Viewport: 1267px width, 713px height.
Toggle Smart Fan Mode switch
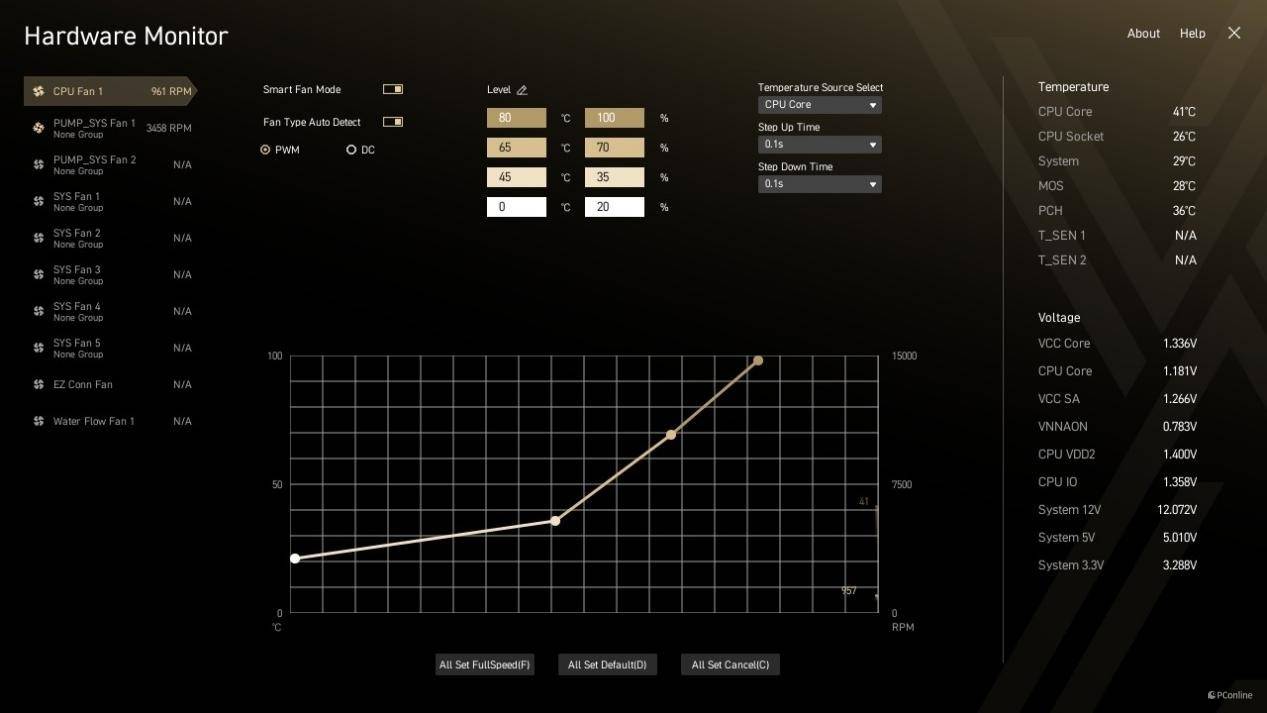(x=393, y=89)
